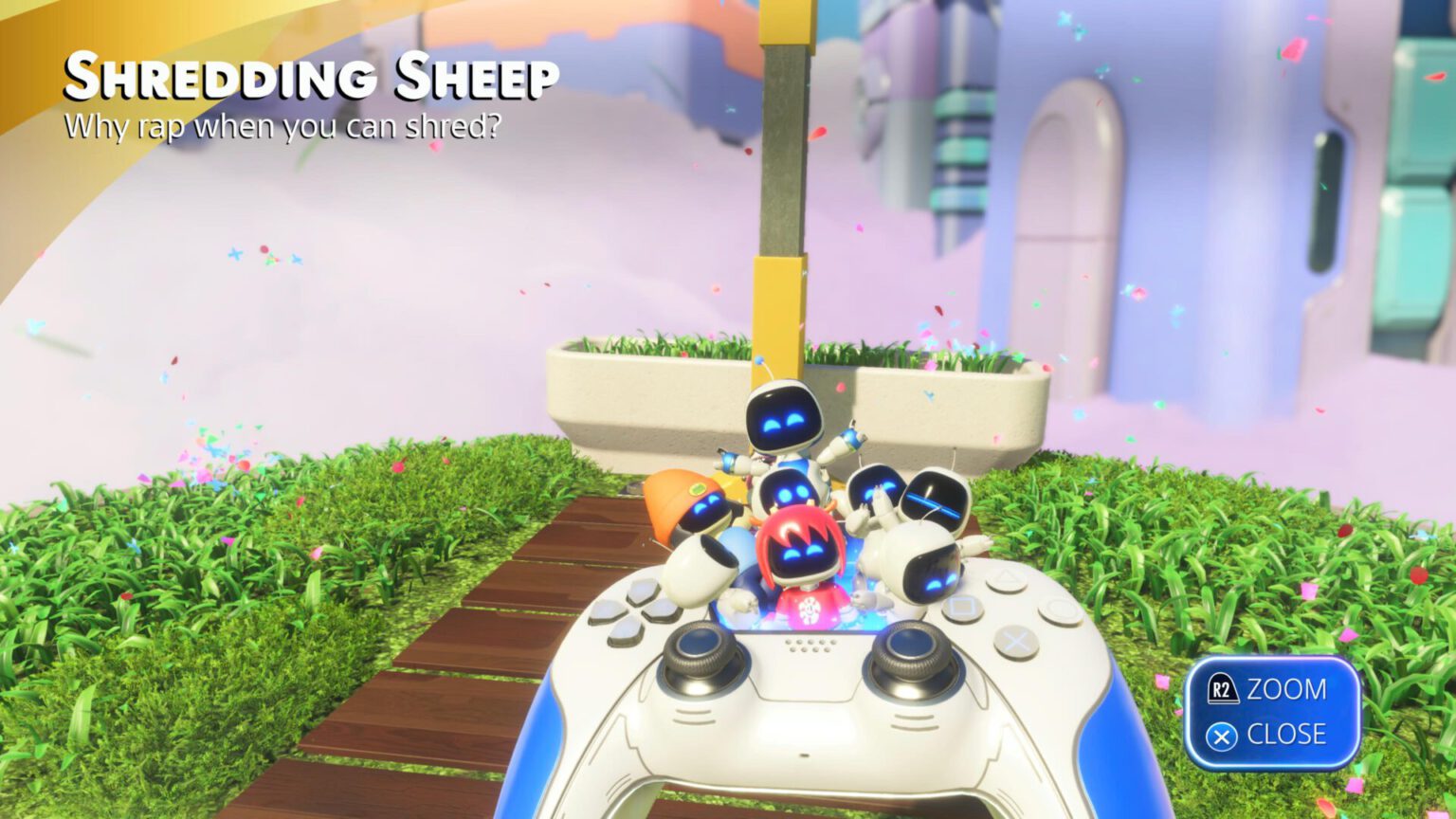This screenshot has width=1456, height=819.
Task: Click the Astro Bot waving on top
Action: click(x=782, y=422)
